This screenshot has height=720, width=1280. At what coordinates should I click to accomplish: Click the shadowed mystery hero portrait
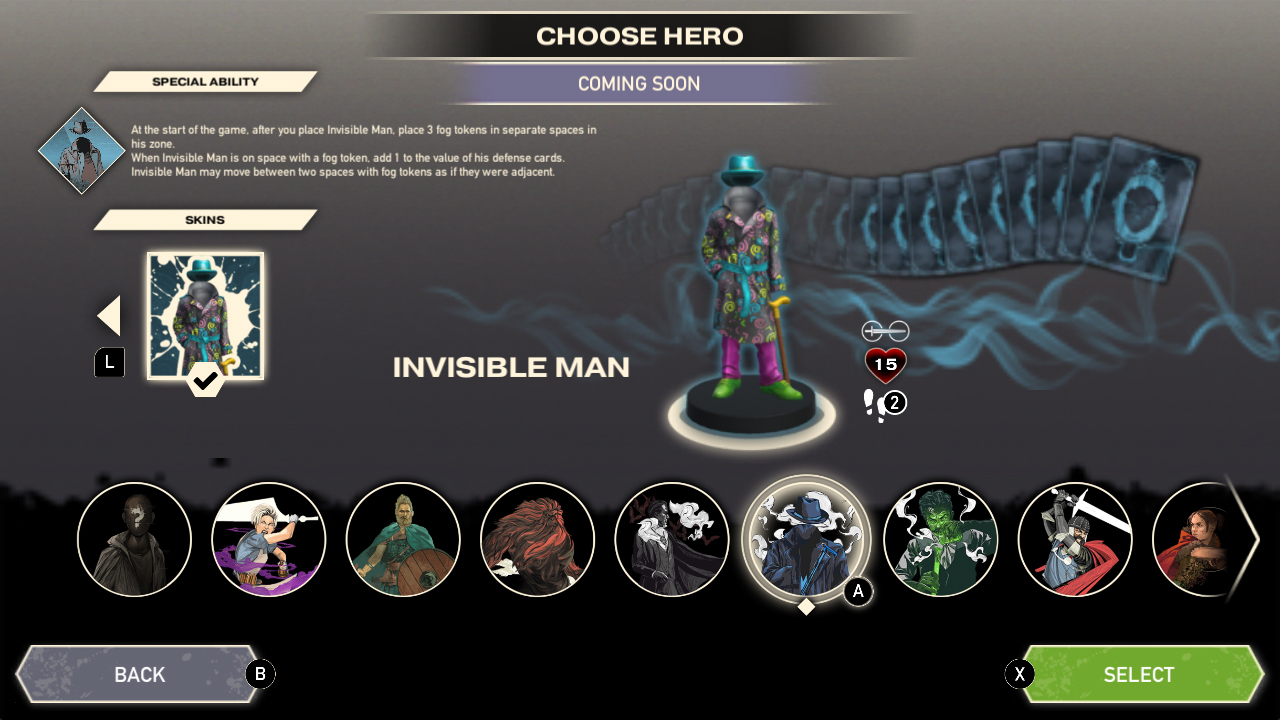[x=134, y=539]
